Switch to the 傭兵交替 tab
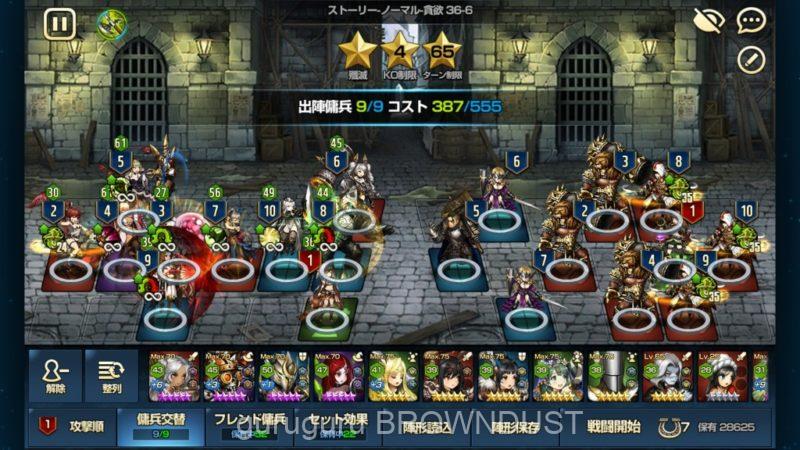 coord(153,427)
